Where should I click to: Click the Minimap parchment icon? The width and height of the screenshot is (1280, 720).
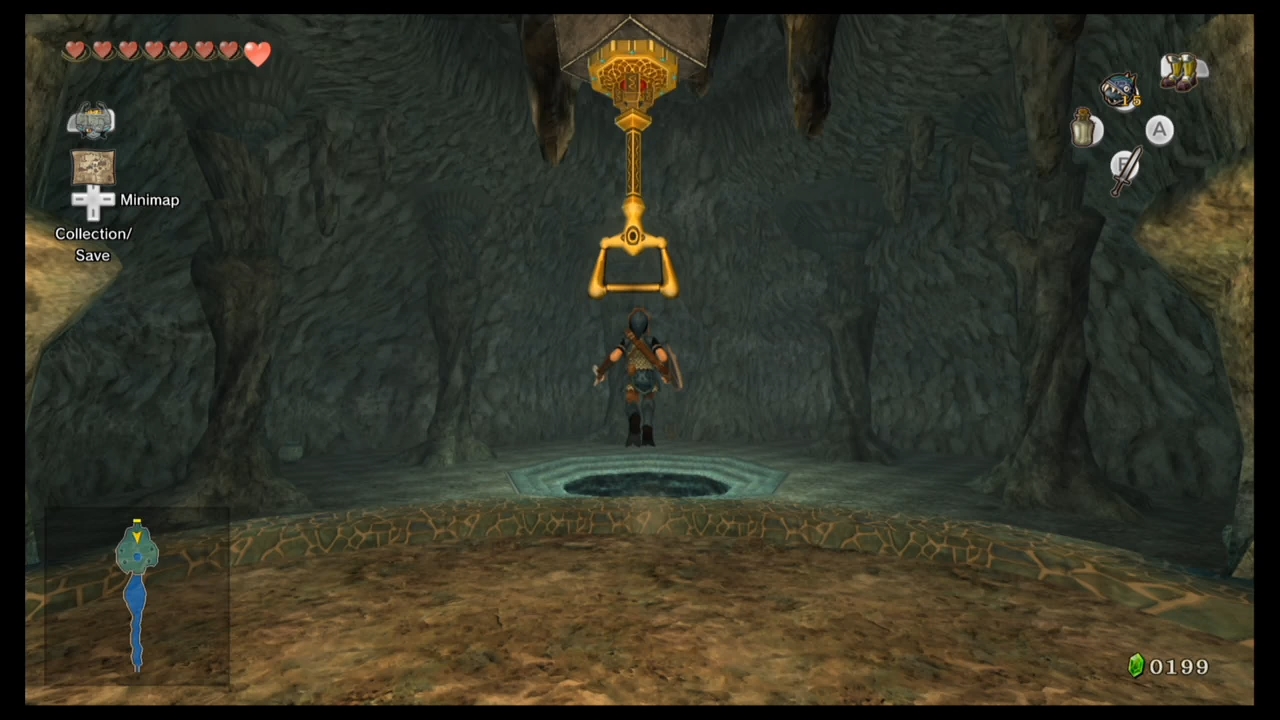(93, 168)
